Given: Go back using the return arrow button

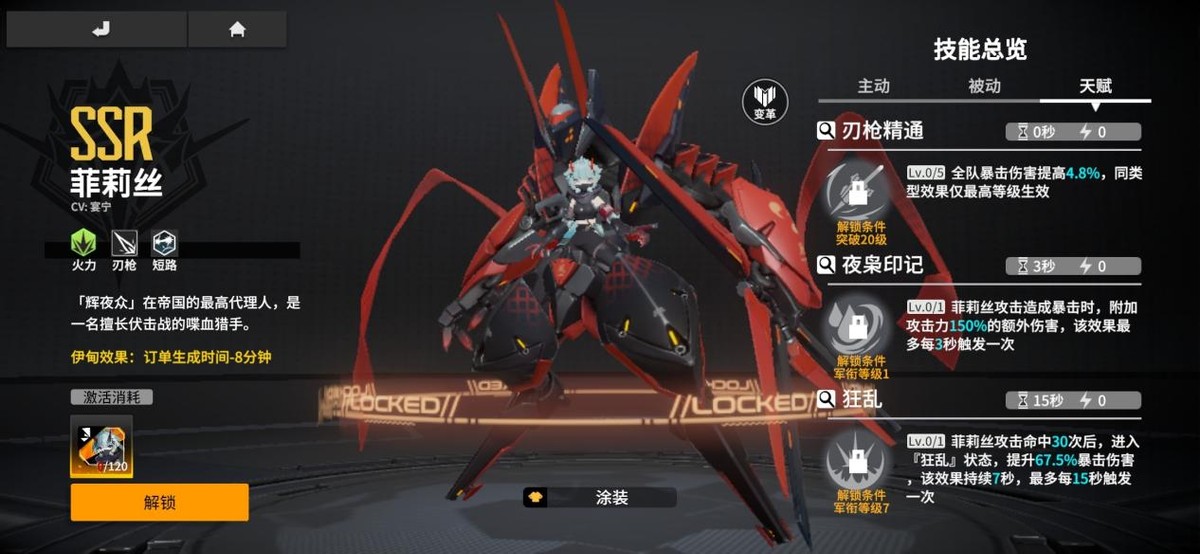Looking at the screenshot, I should [99, 30].
